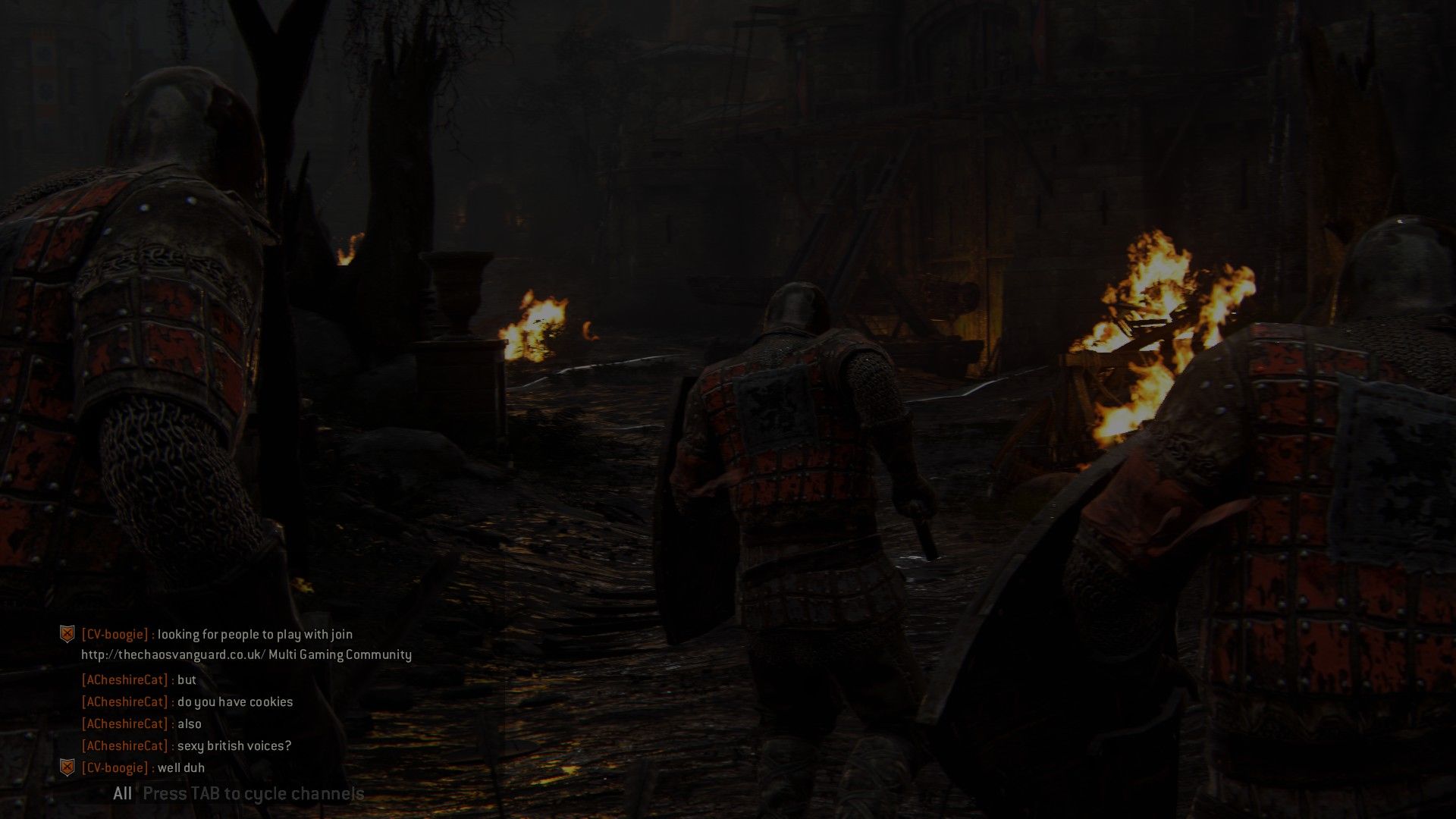Viewport: 1456px width, 819px height.
Task: Open the thechaosvanguard.co.uk link in chat
Action: point(173,654)
